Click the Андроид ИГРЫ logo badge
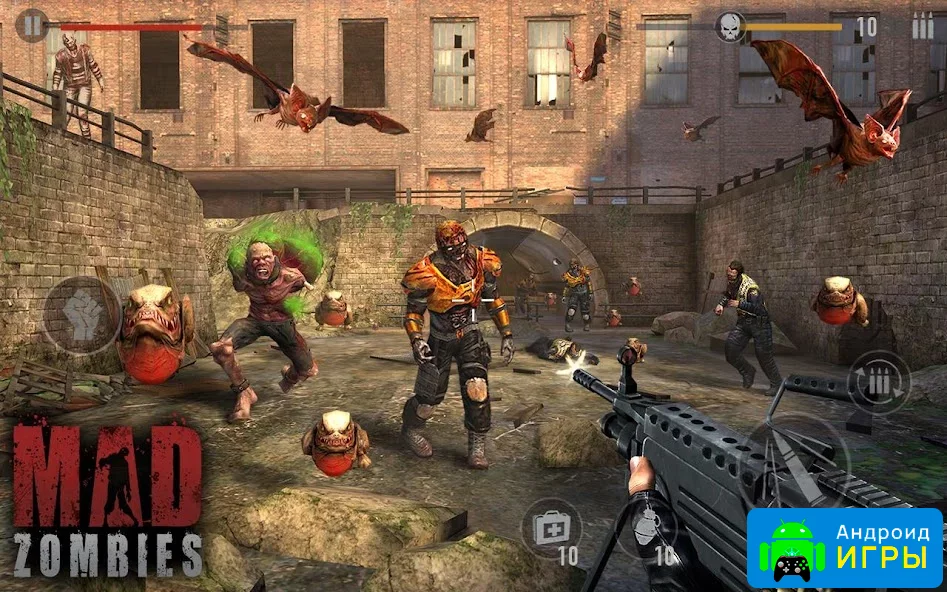The width and height of the screenshot is (947, 592). click(844, 547)
